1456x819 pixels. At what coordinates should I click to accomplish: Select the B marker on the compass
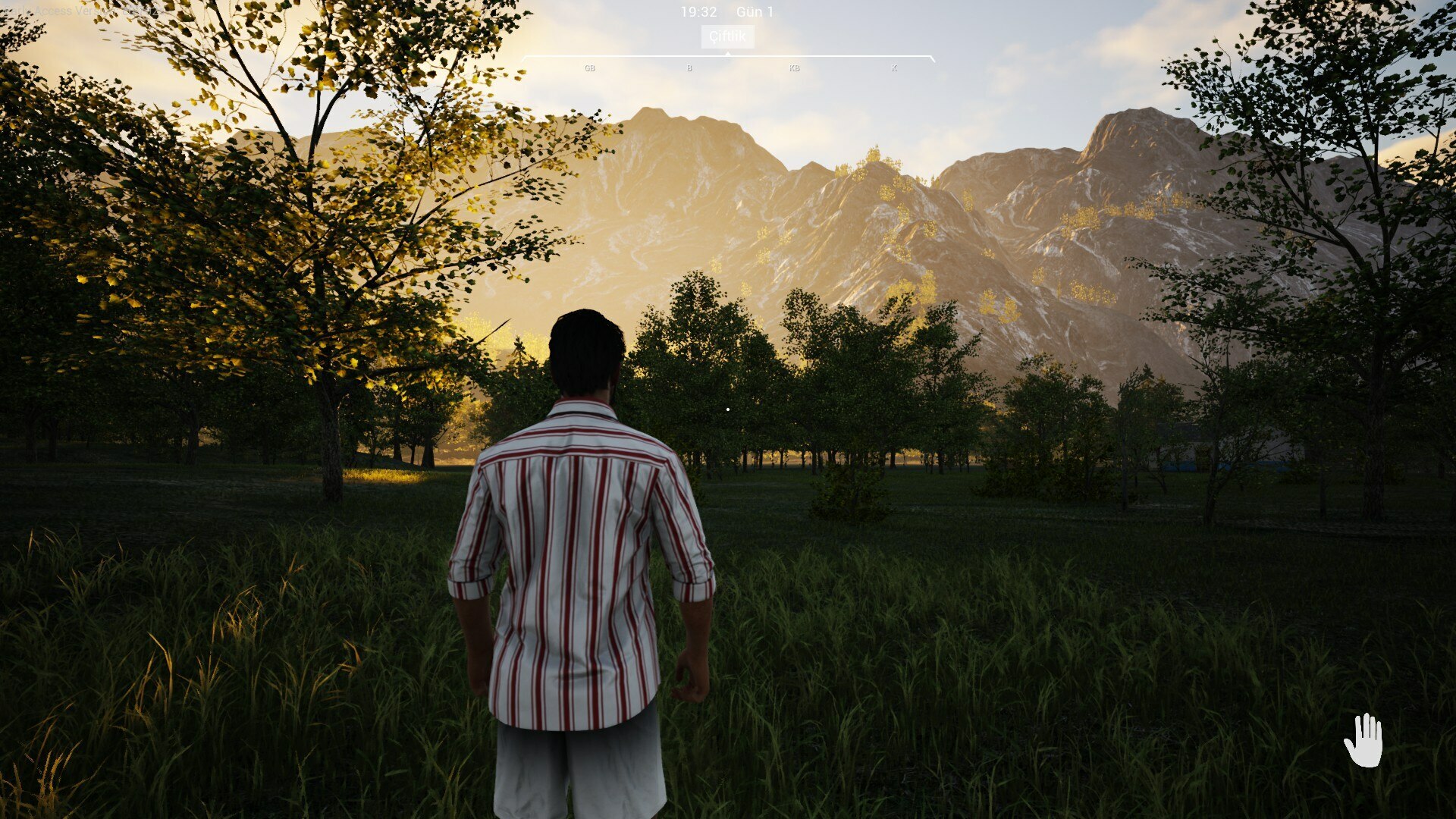688,67
